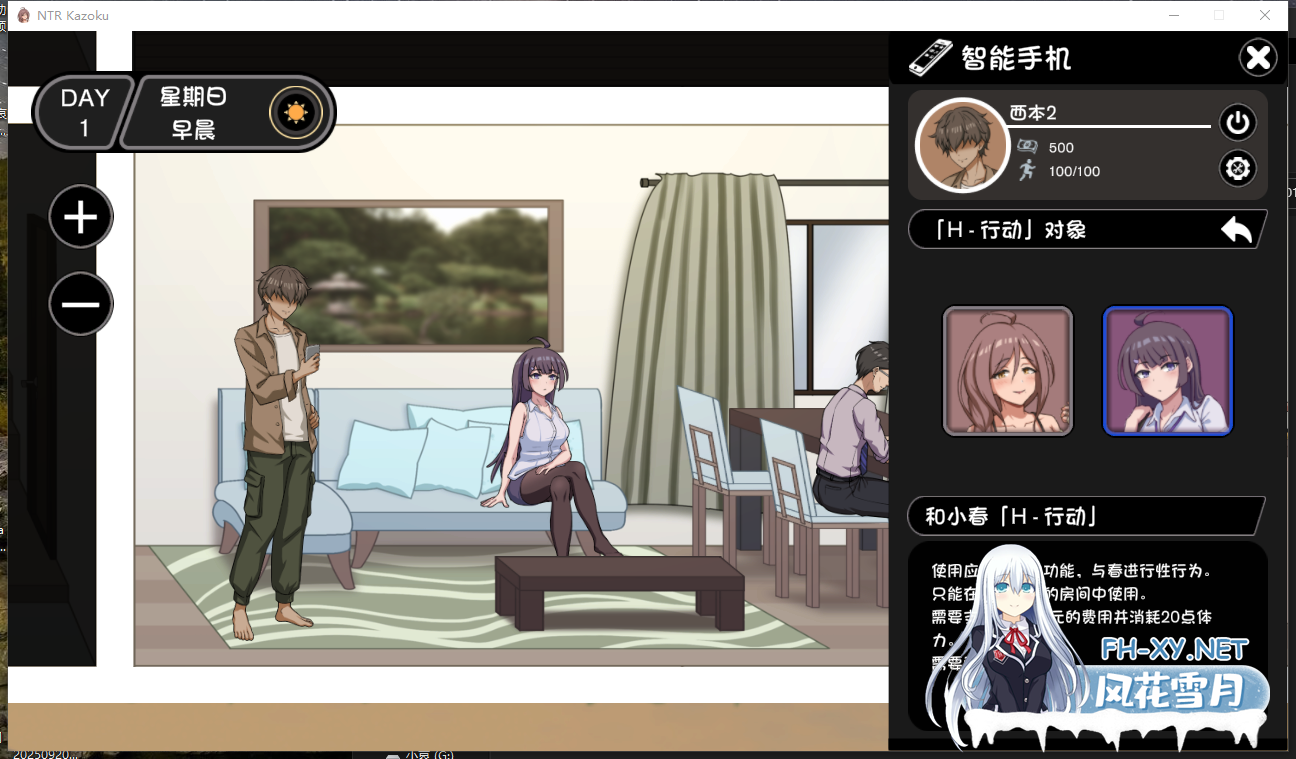Open the settings gear on the phone panel
This screenshot has height=759, width=1296.
tap(1238, 168)
